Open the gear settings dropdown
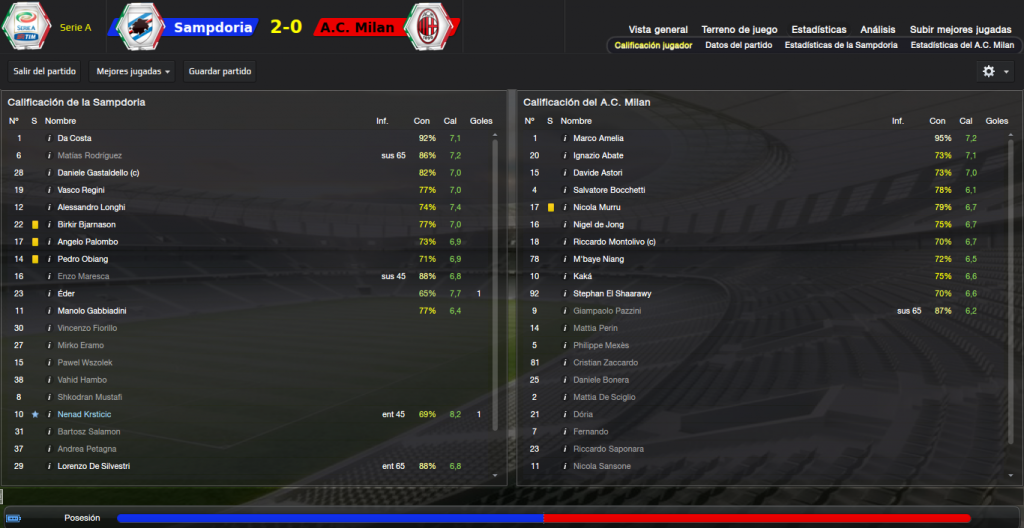 995,71
